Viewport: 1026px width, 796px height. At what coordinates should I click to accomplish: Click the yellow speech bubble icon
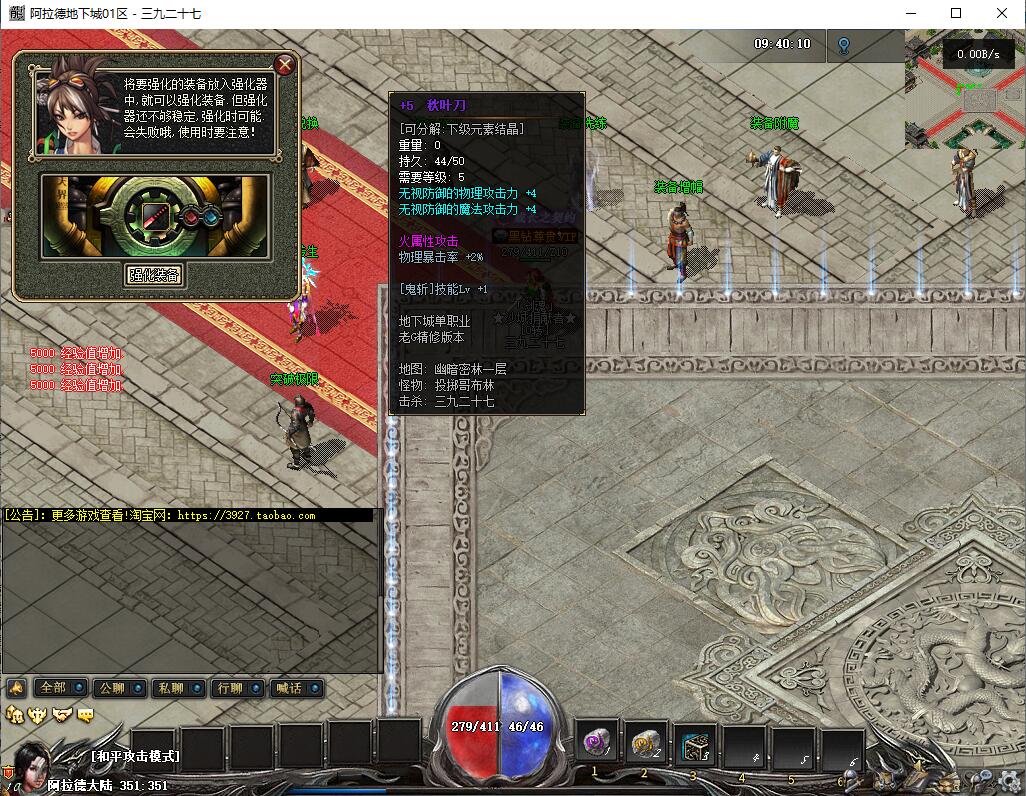[87, 714]
